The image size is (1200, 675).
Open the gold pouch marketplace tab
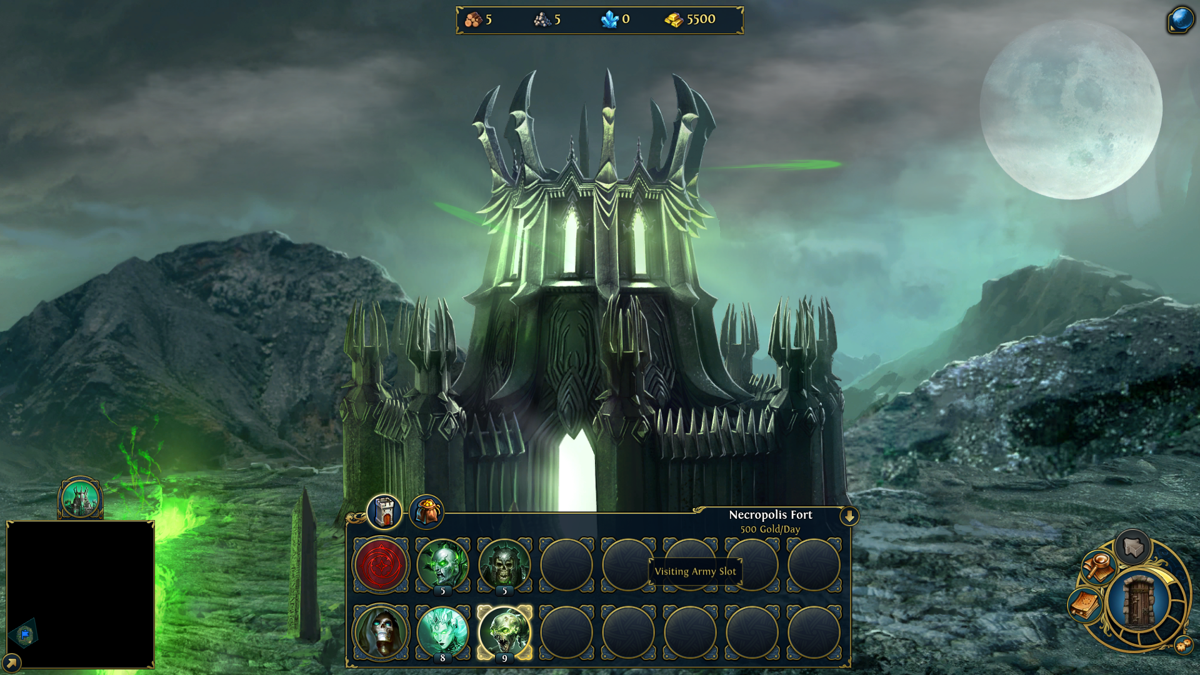click(426, 511)
